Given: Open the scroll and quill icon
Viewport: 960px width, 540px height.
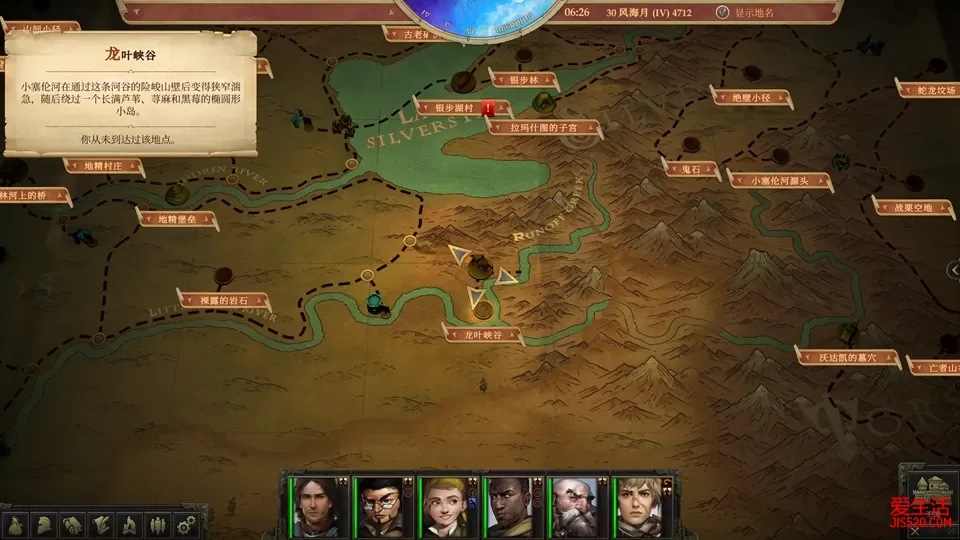Looking at the screenshot, I should [x=101, y=524].
